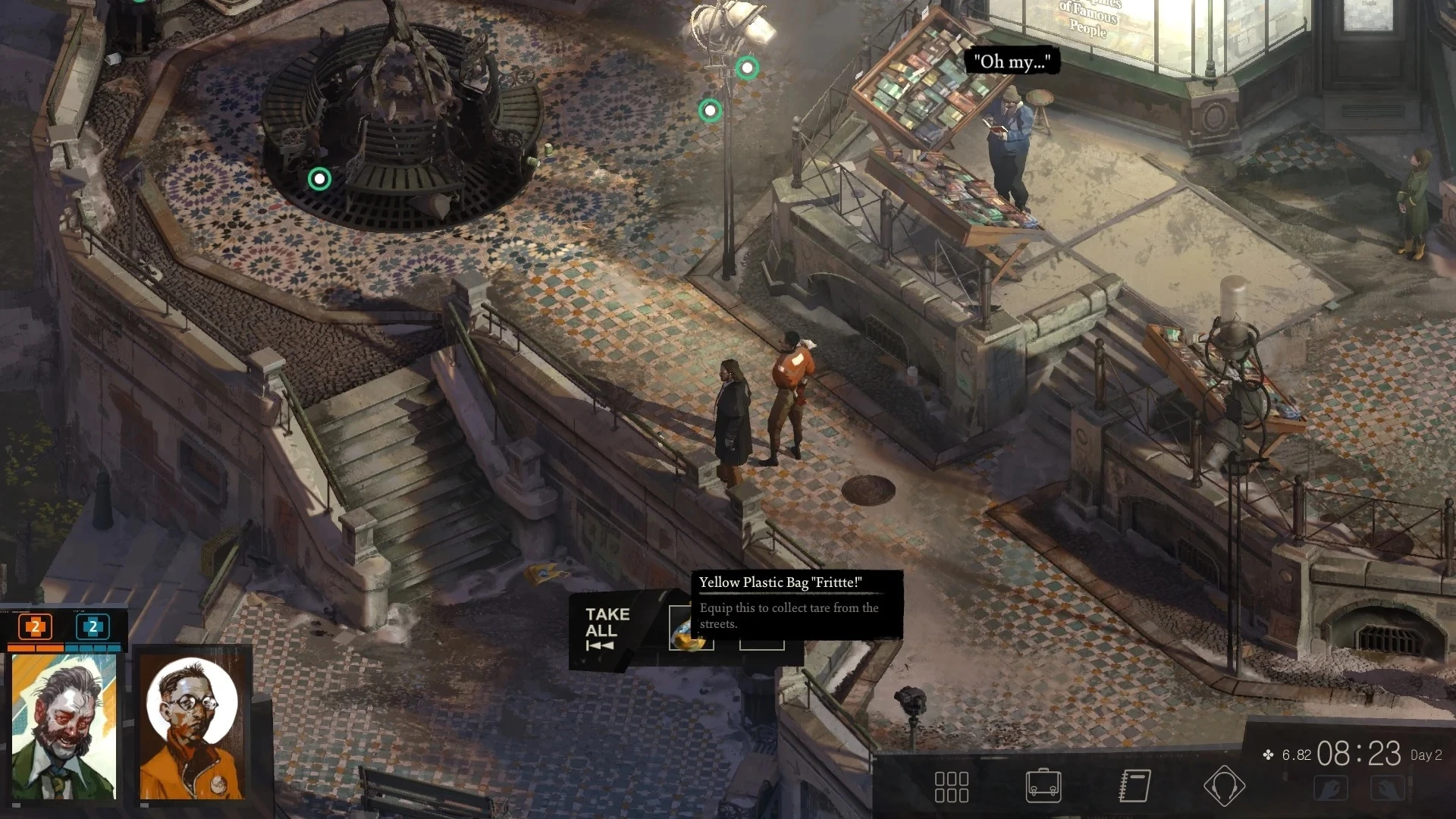The image size is (1456, 819).
Task: Use the blue morale heal button
Action: click(x=93, y=627)
